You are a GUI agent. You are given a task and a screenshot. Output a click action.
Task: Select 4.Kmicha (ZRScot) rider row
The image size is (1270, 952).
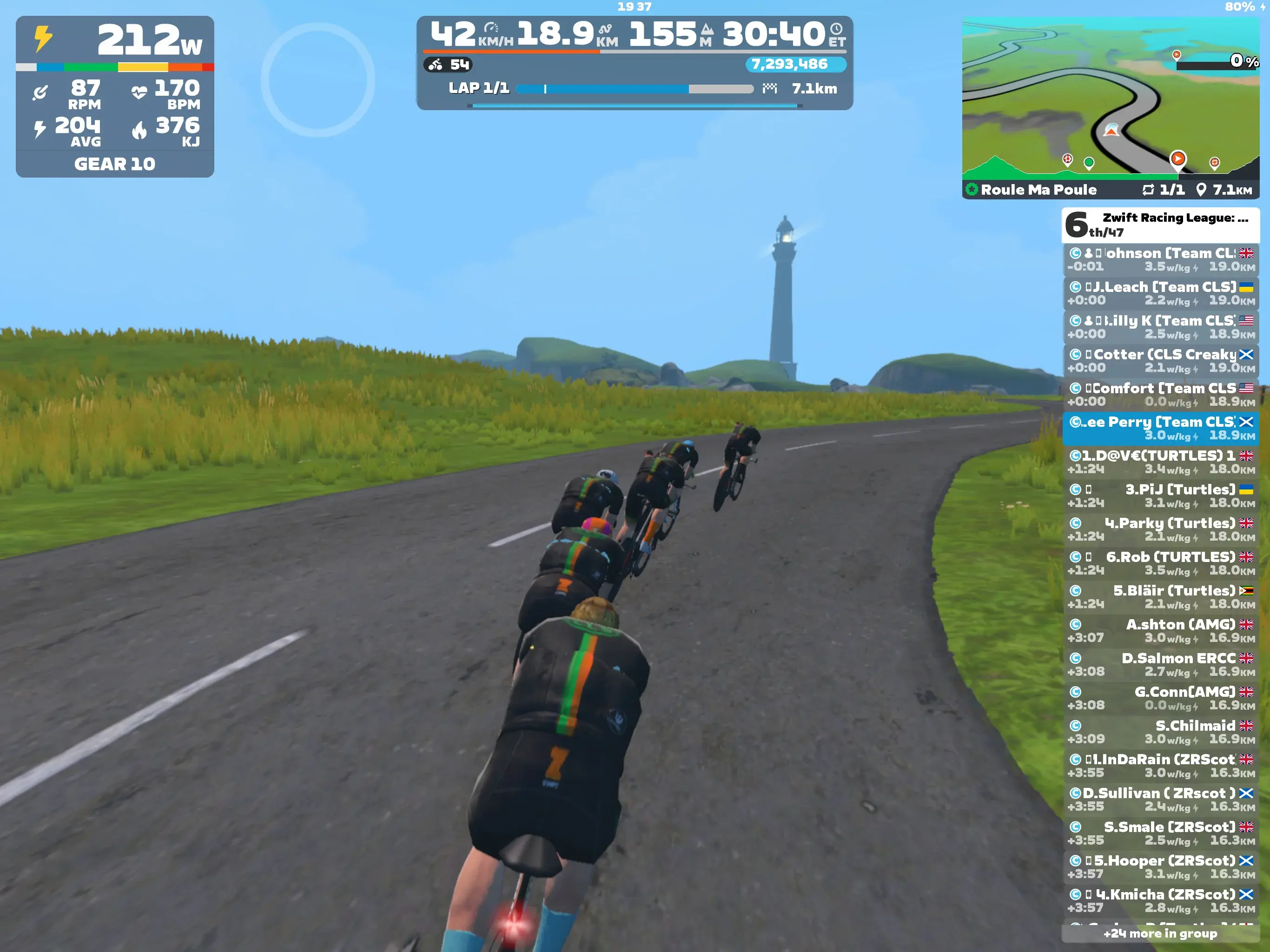coord(1160,901)
